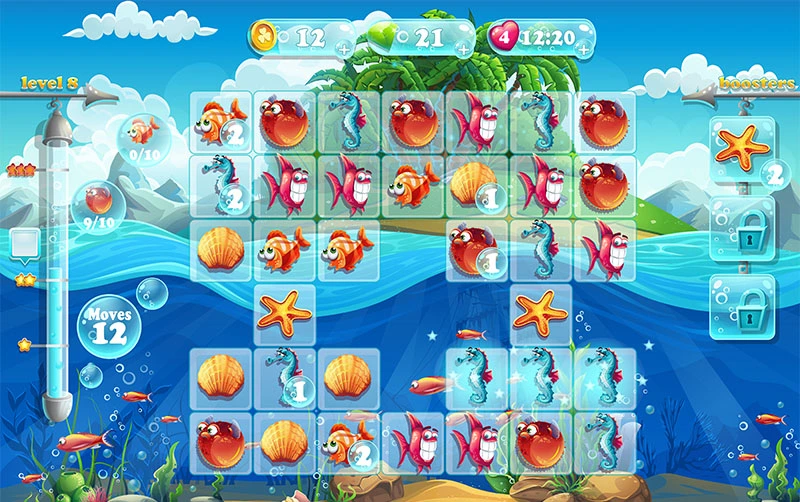Buy more green gems via plus button

pos(464,48)
